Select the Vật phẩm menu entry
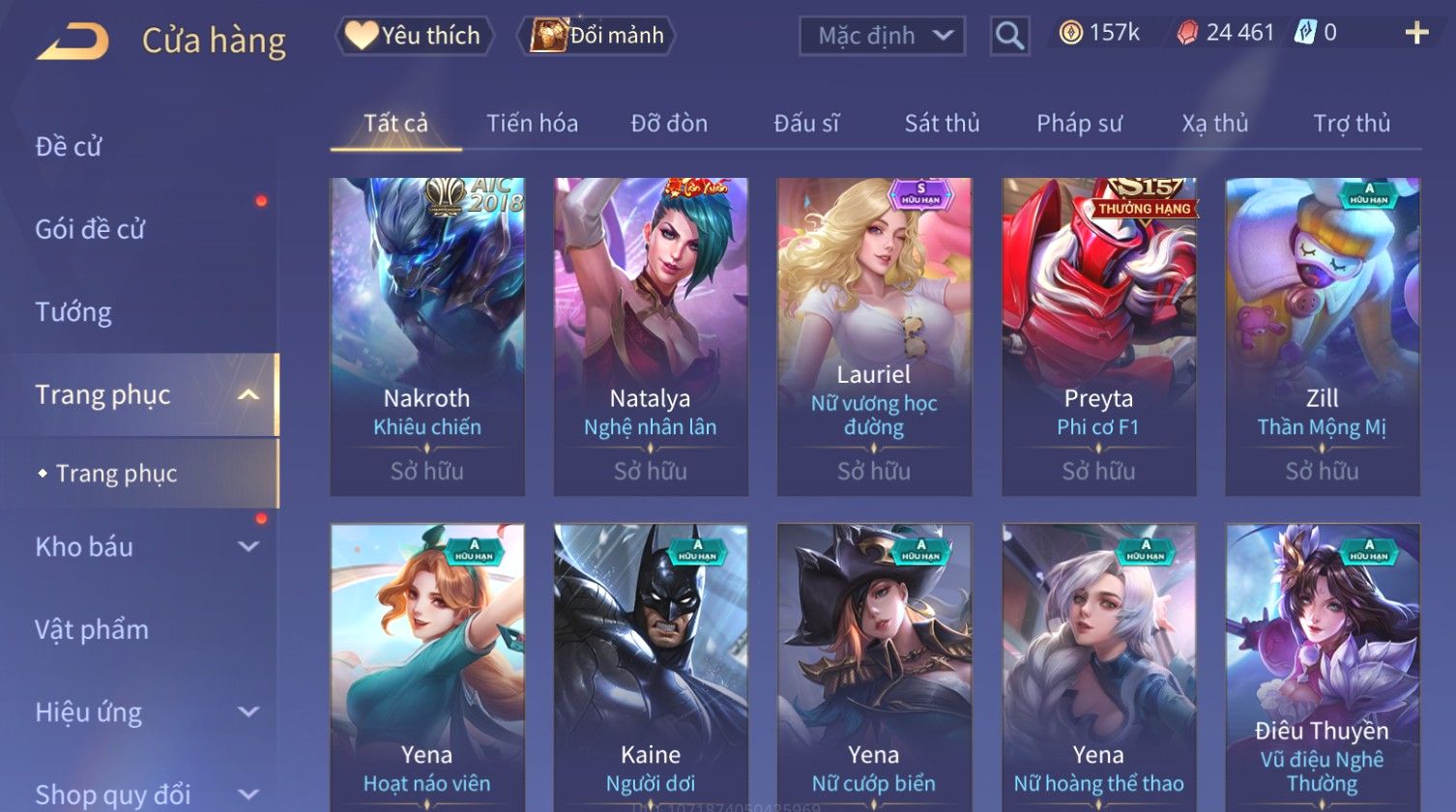 (x=92, y=630)
